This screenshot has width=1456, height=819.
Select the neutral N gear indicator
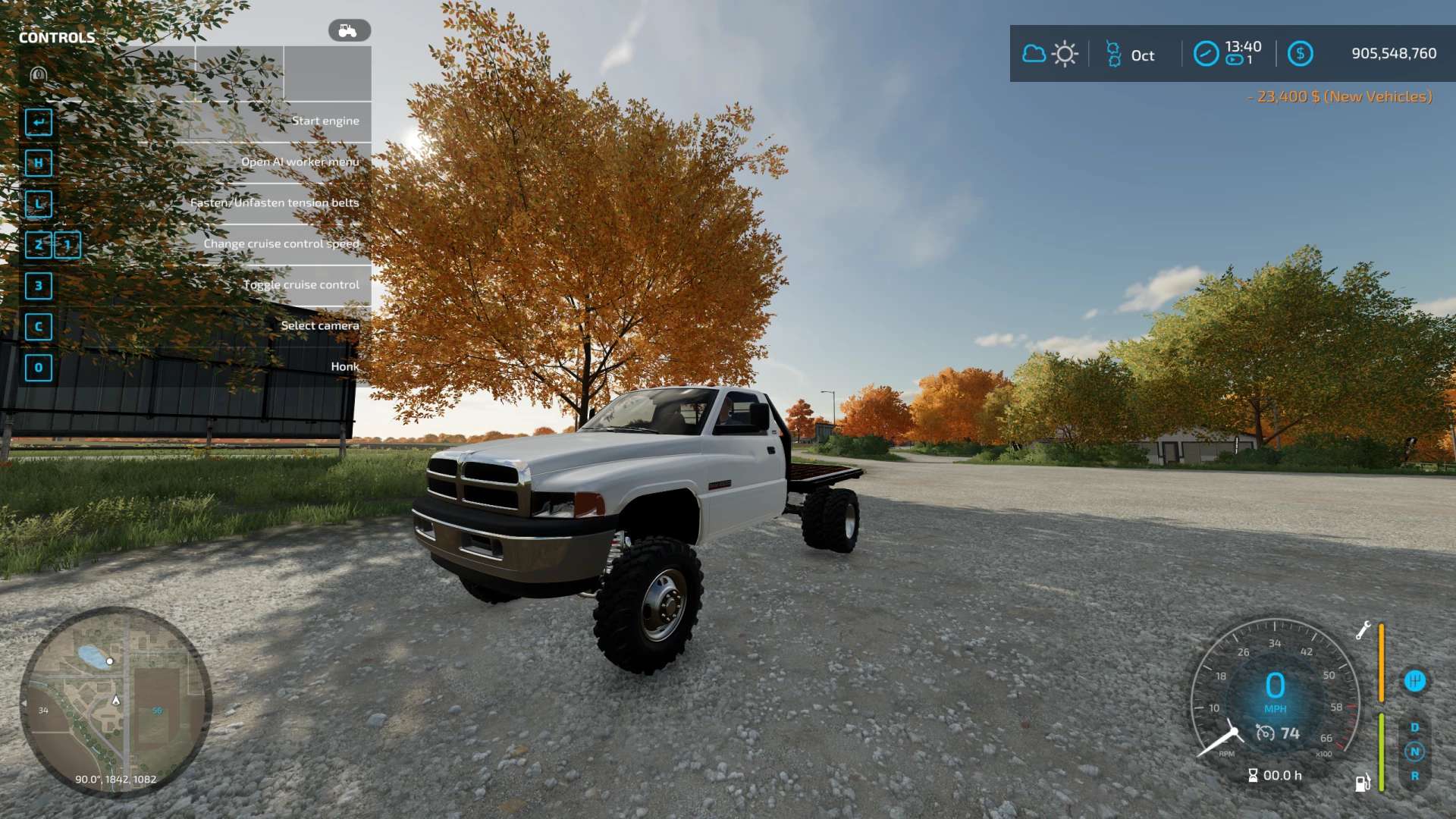1414,752
